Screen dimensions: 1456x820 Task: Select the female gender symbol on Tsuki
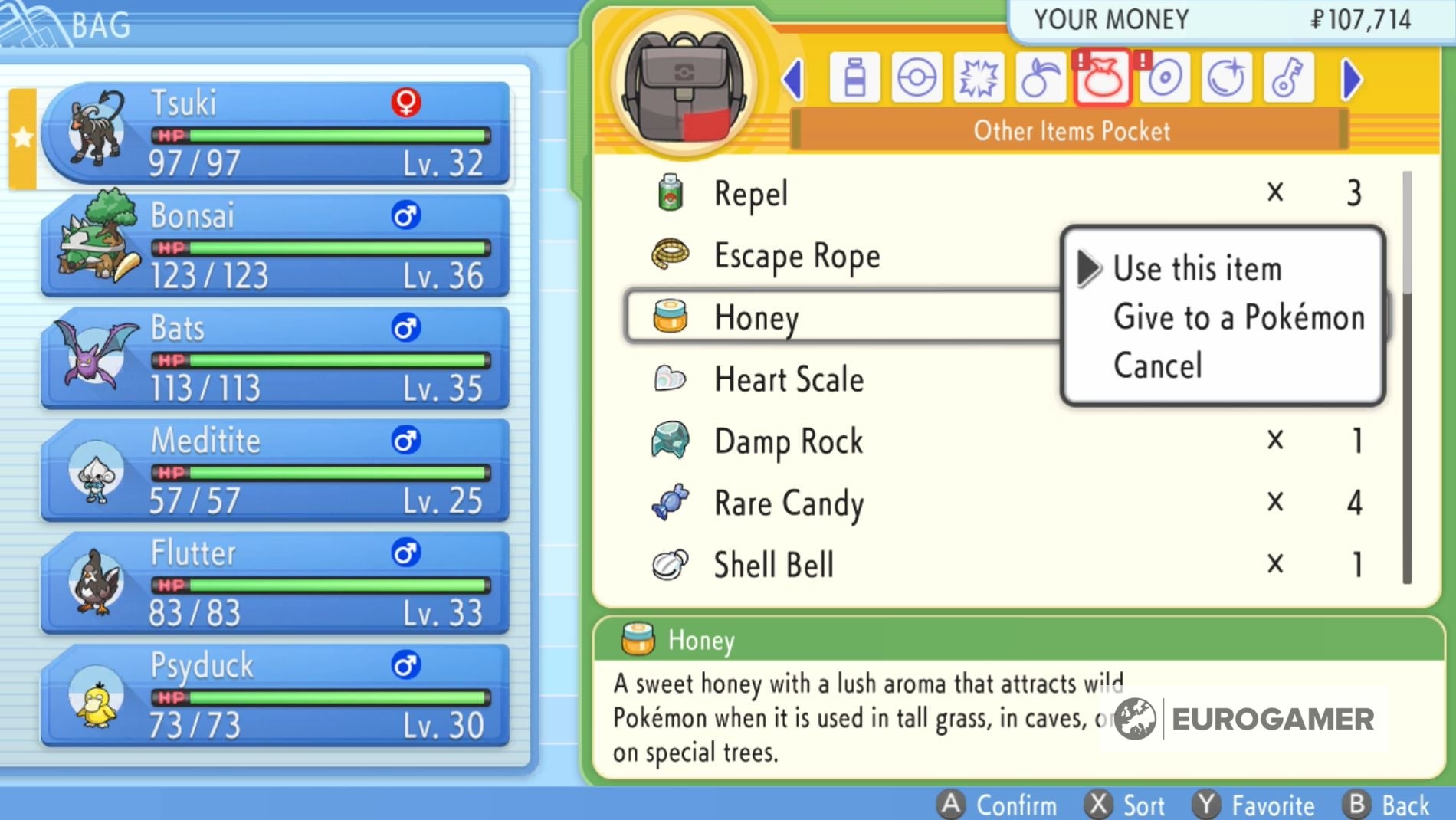[404, 102]
